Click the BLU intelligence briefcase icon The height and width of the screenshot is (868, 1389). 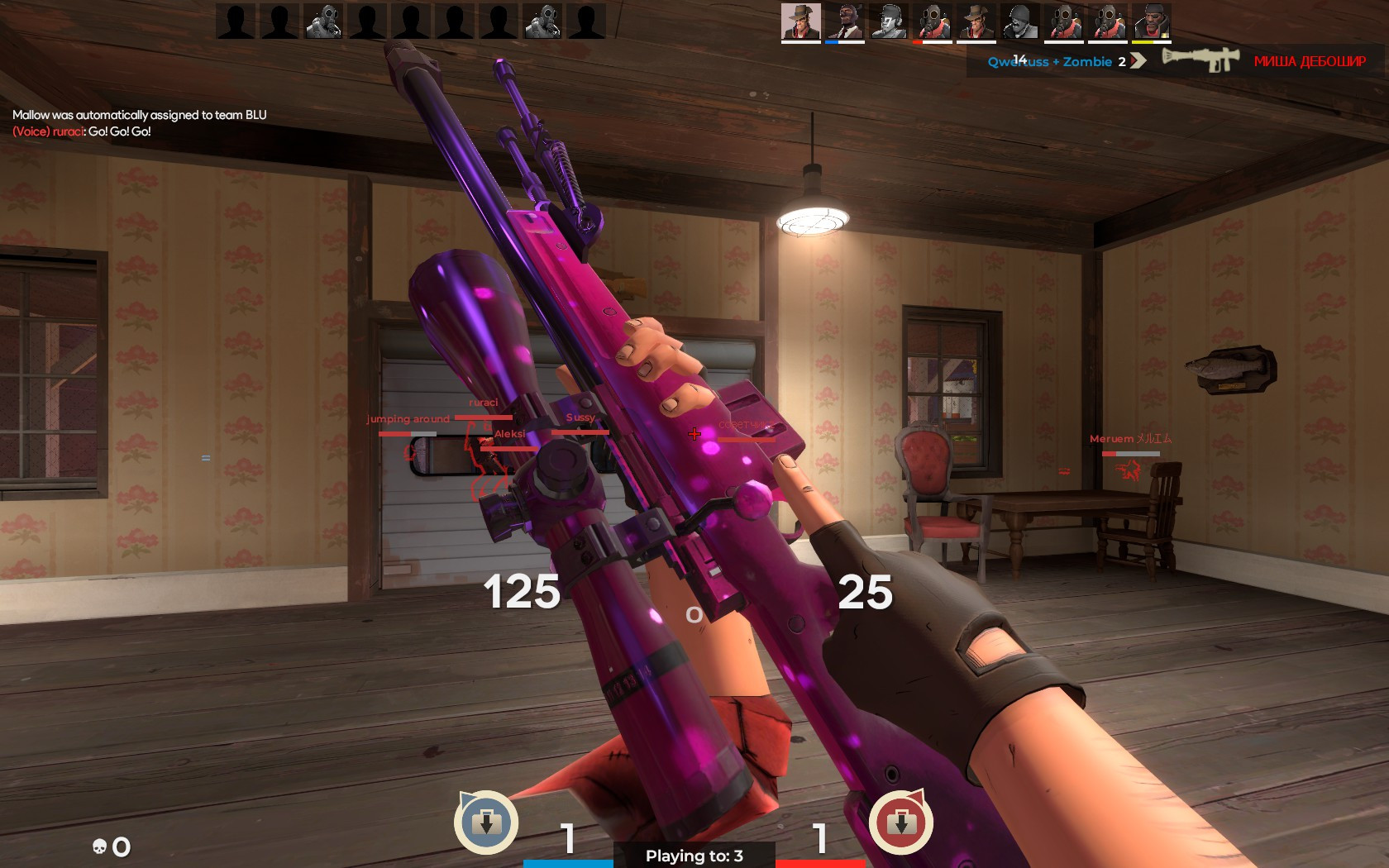485,823
